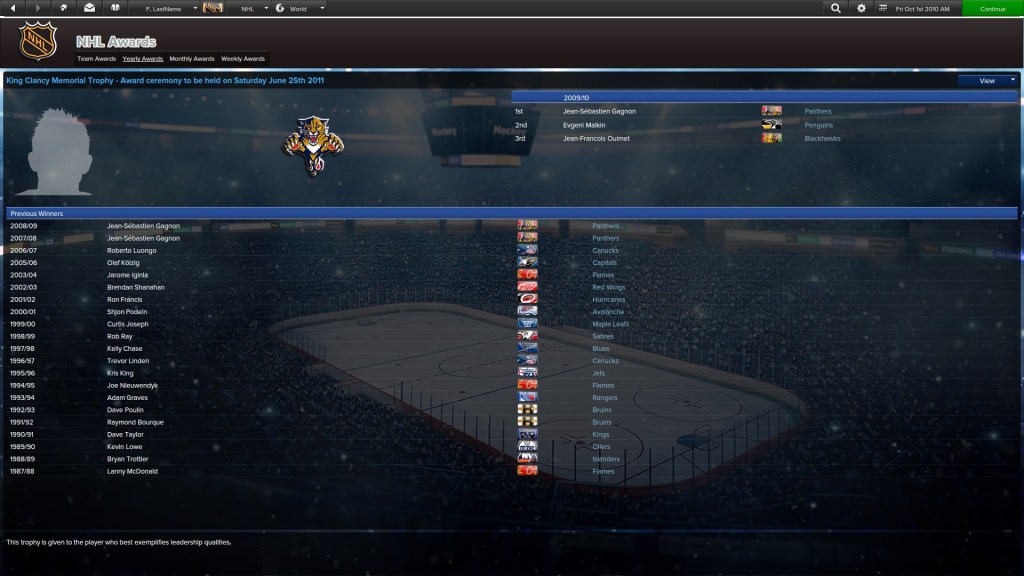Image resolution: width=1024 pixels, height=576 pixels.
Task: Go back with the left arrow
Action: [13, 8]
